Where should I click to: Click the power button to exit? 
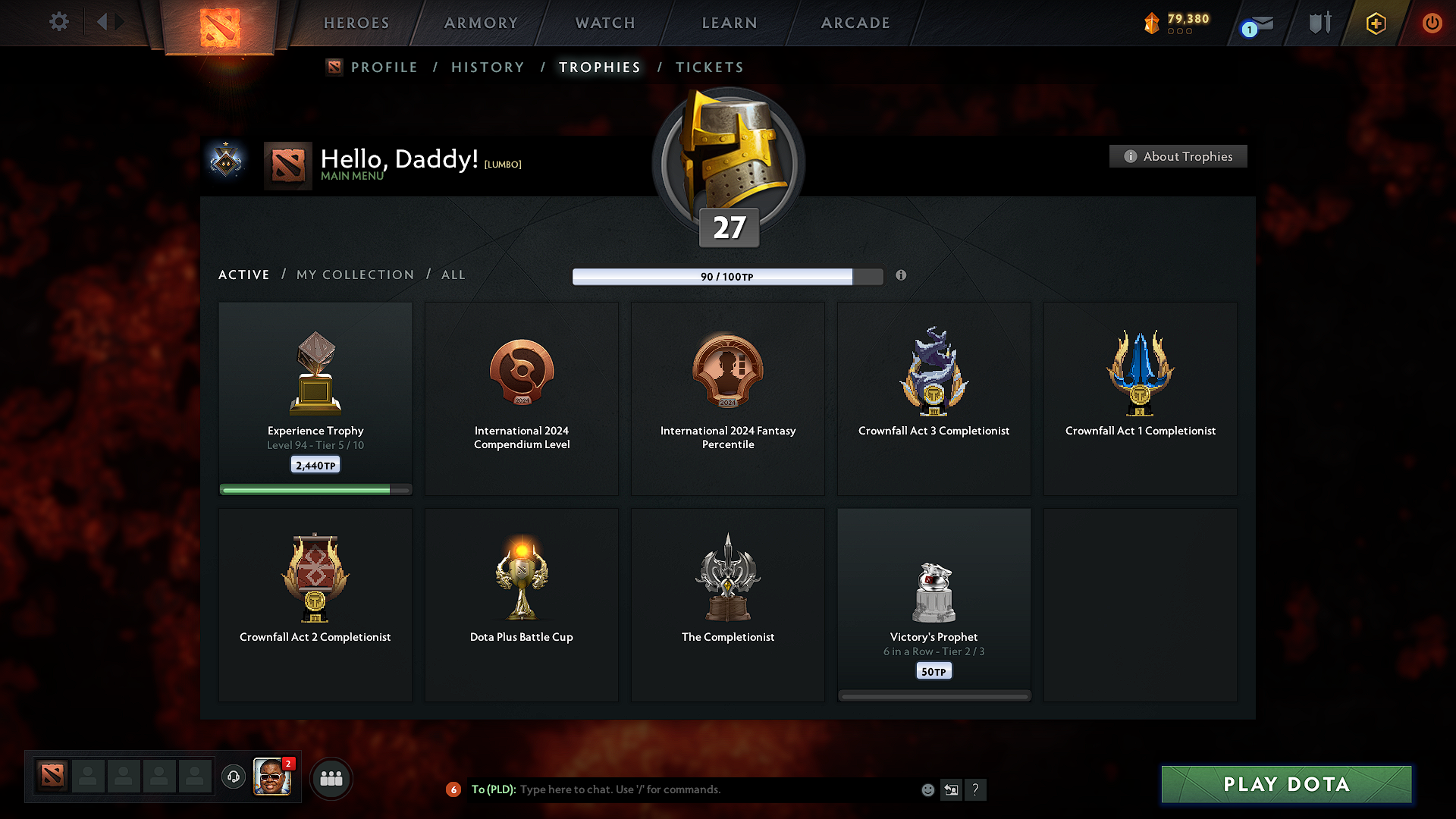1432,23
